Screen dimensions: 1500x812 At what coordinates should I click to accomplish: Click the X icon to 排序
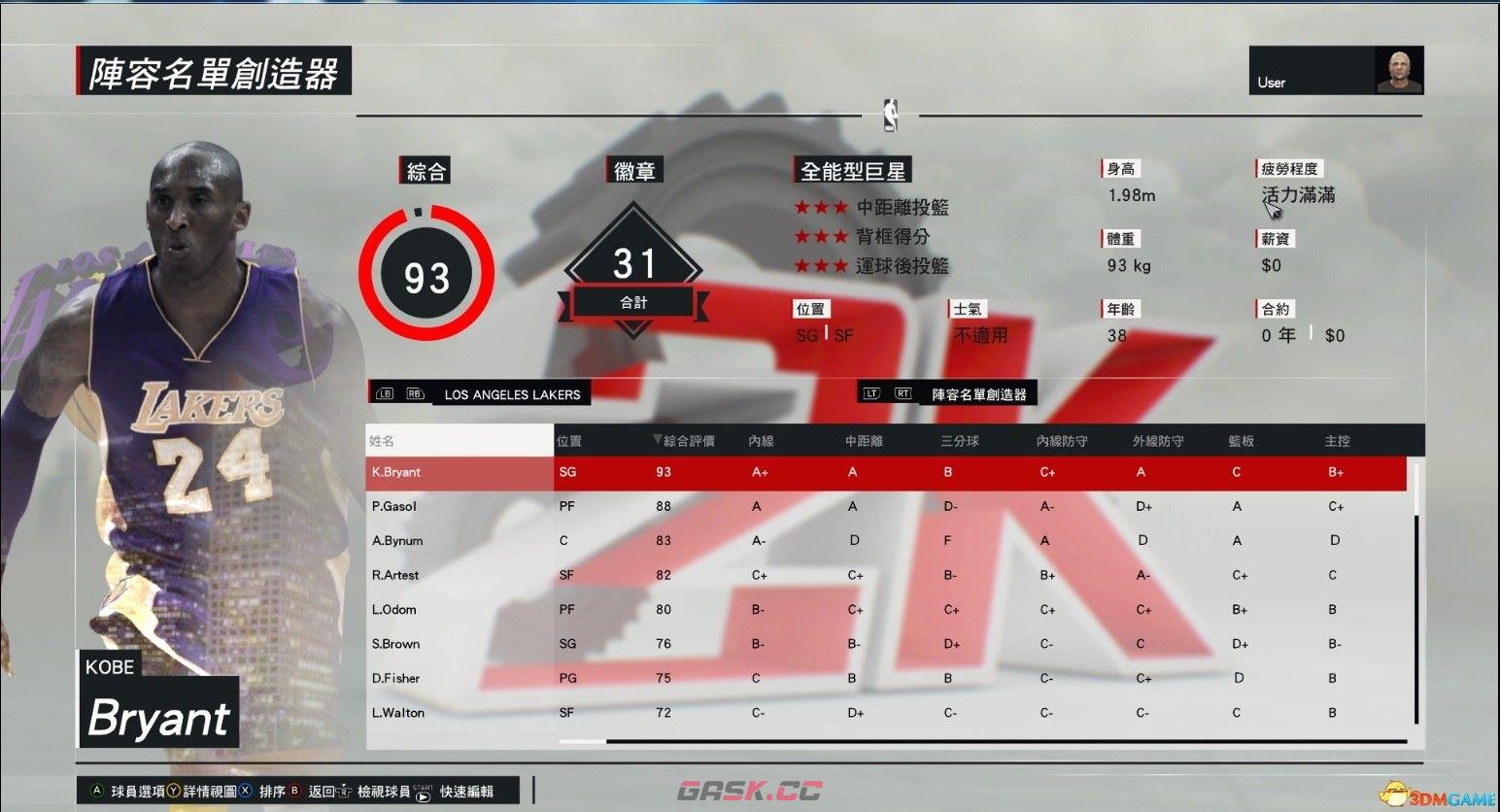(x=246, y=792)
